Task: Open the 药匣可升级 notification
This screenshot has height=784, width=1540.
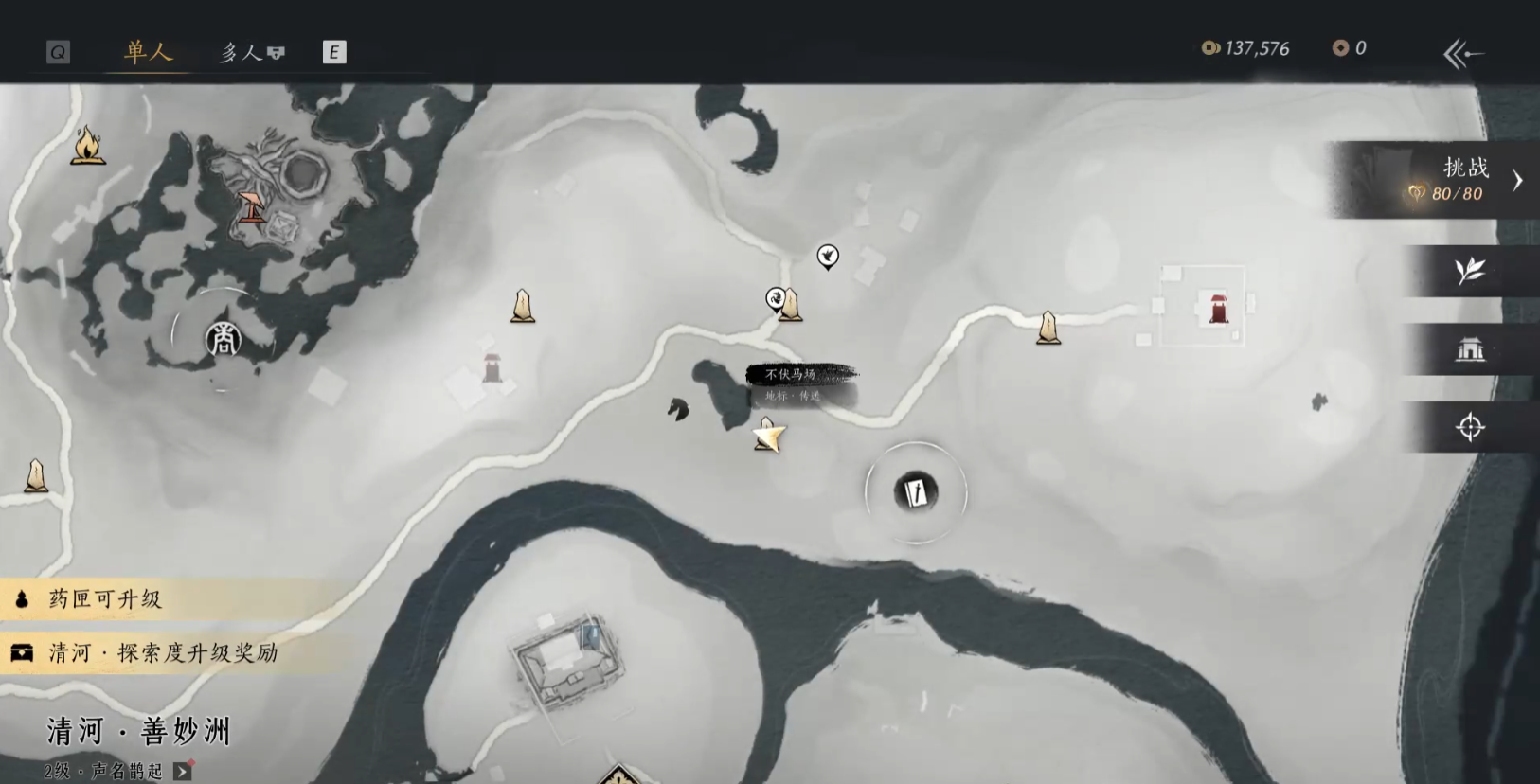Action: [104, 599]
